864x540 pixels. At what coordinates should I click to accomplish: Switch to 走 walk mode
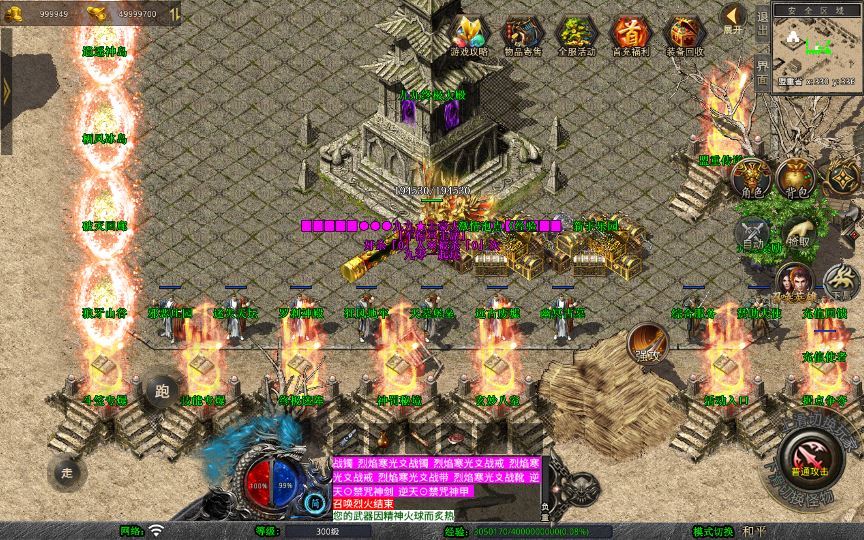click(68, 472)
